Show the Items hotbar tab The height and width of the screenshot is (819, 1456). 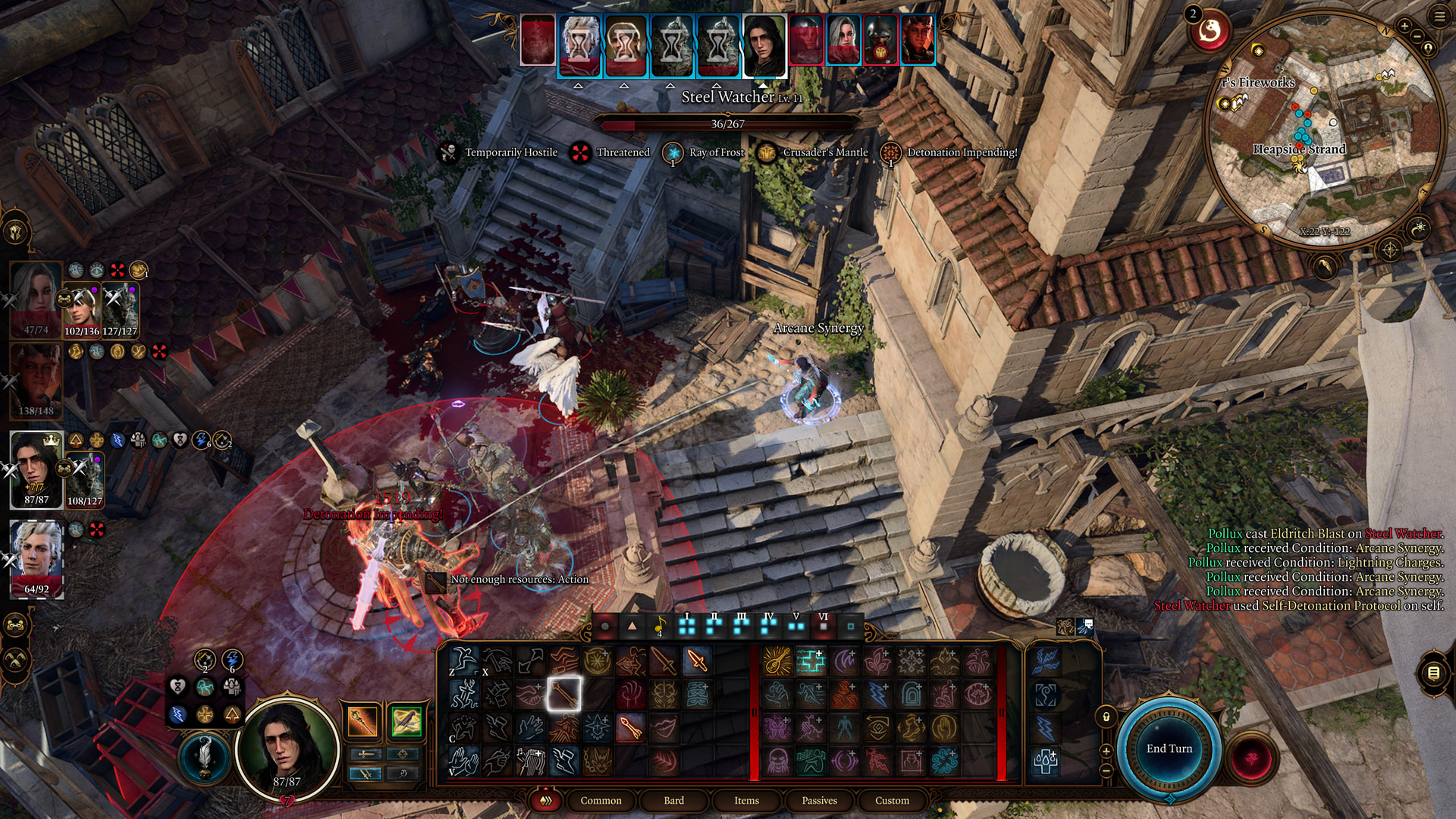coord(746,800)
